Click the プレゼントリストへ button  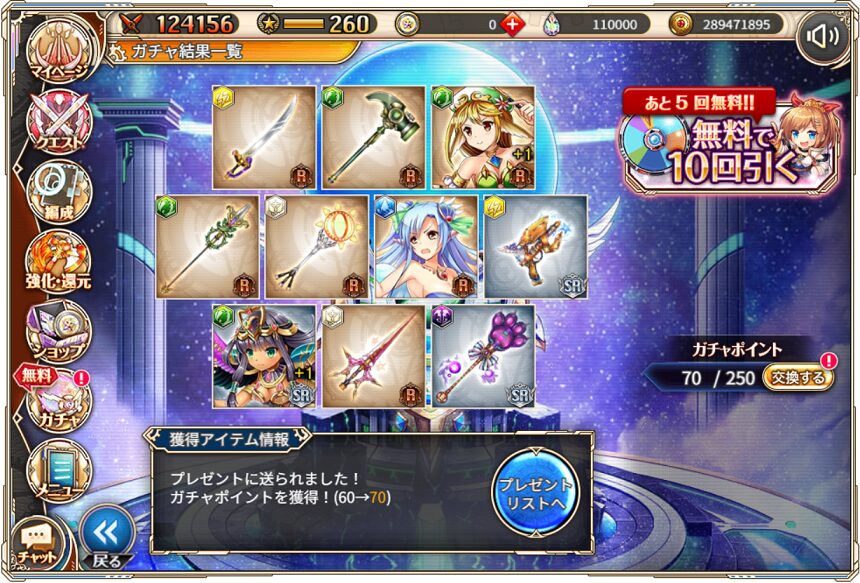click(535, 490)
